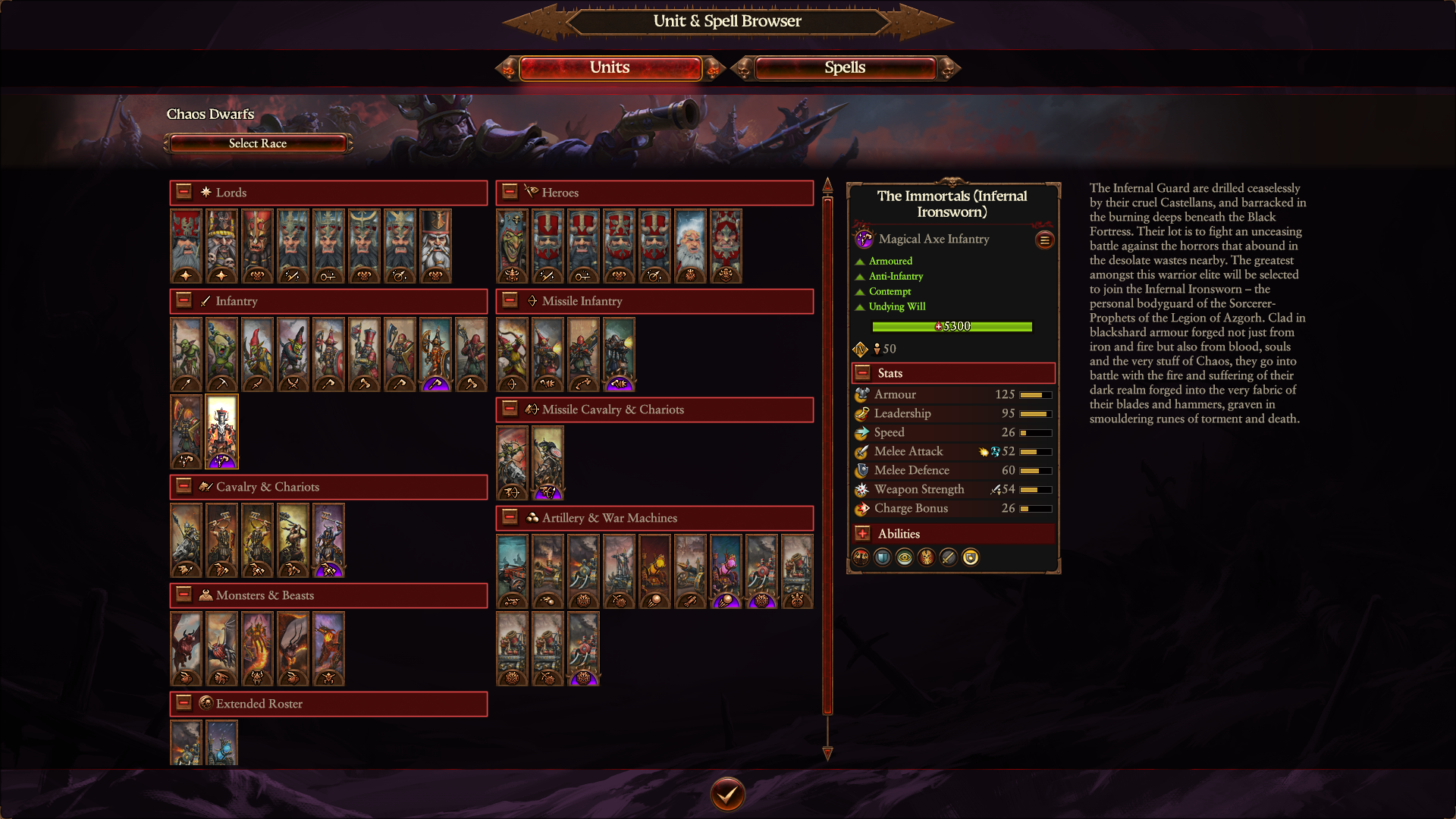Collapse Missile Cavalry & Chariots section
This screenshot has width=1456, height=819.
pyautogui.click(x=510, y=409)
